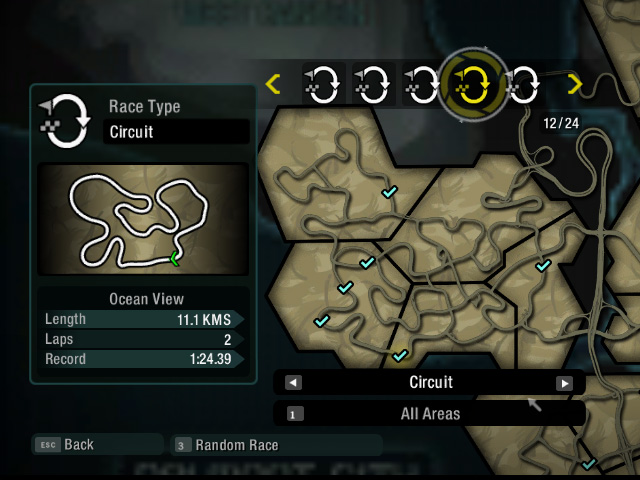640x480 pixels.
Task: Select the highlighted yellow circuit race icon
Action: pos(472,84)
